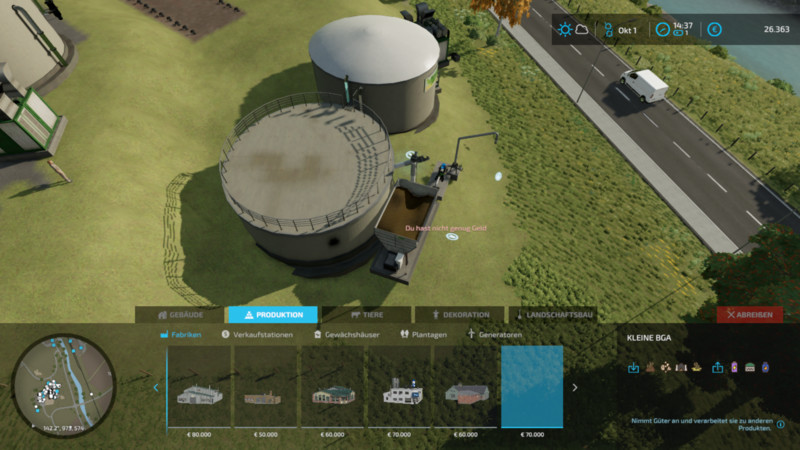Select the Gewächshäuser subcategory
This screenshot has width=800, height=450.
[346, 335]
